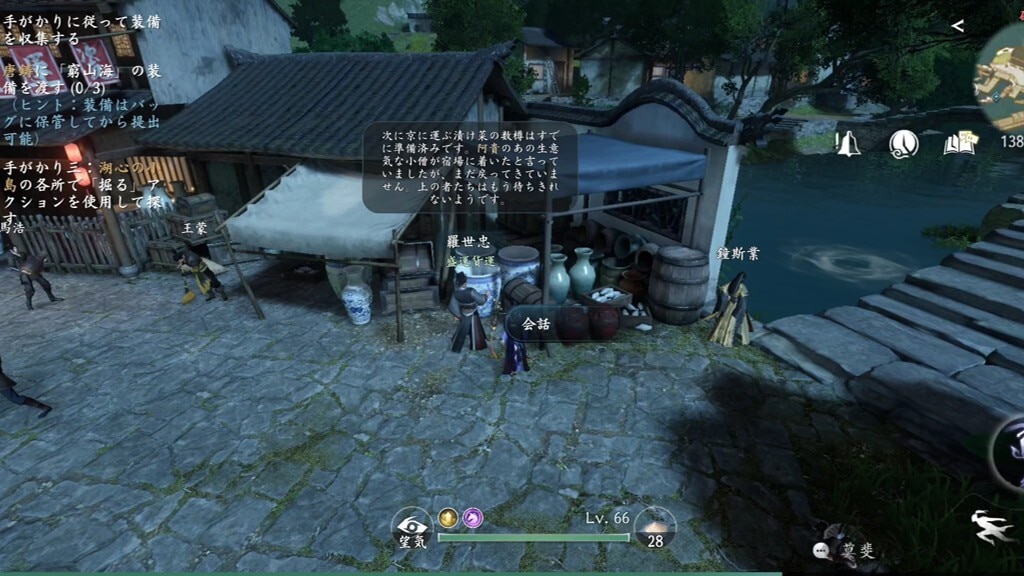Open the cloud clock time icon
This screenshot has height=576, width=1024.
tap(904, 144)
